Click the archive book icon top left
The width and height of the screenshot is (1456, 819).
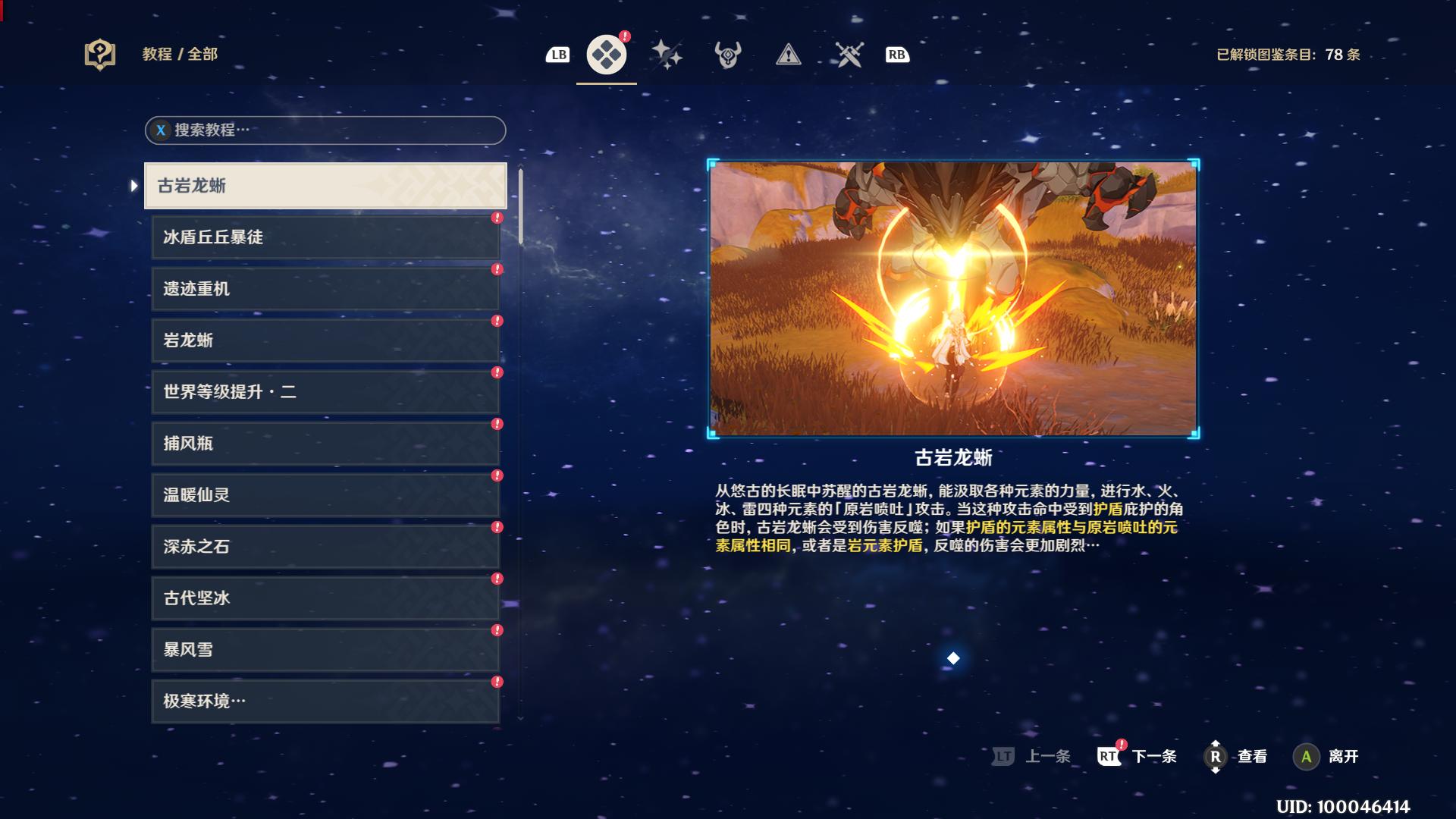(x=99, y=54)
